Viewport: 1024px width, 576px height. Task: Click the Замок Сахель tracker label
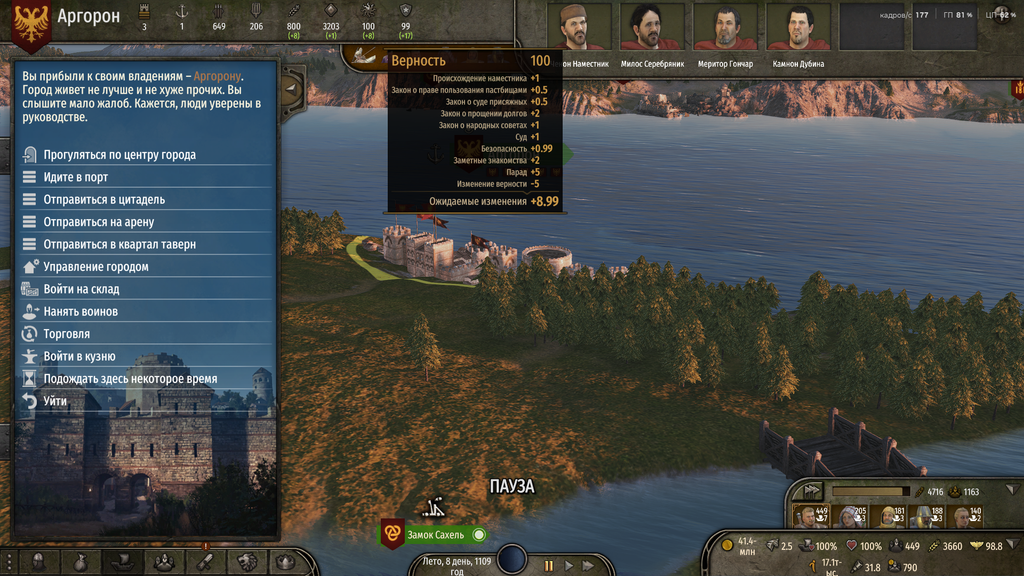435,535
